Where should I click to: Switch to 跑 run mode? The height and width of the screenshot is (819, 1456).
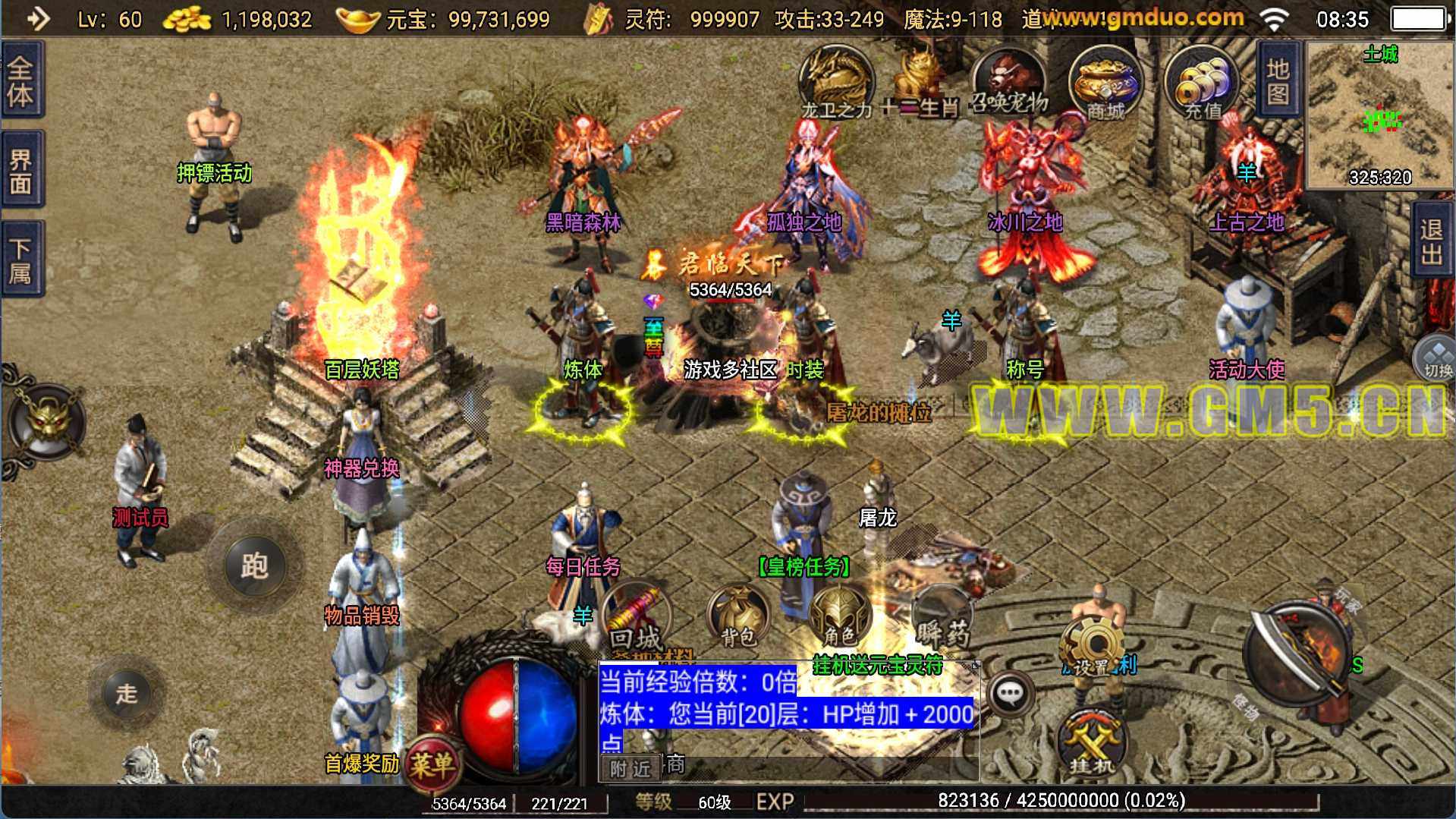click(255, 565)
